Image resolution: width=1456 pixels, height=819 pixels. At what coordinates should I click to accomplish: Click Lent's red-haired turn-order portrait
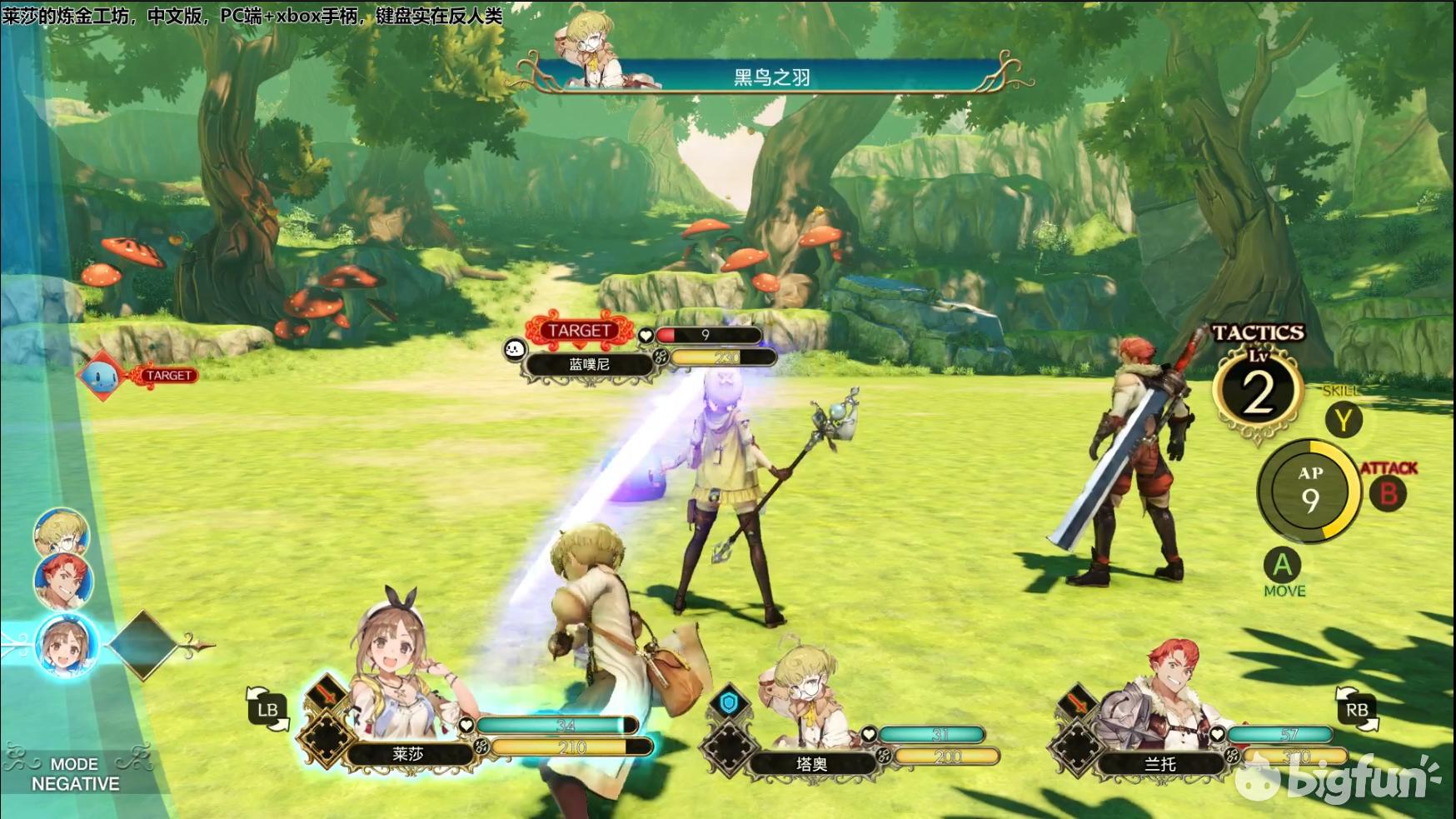click(x=62, y=581)
